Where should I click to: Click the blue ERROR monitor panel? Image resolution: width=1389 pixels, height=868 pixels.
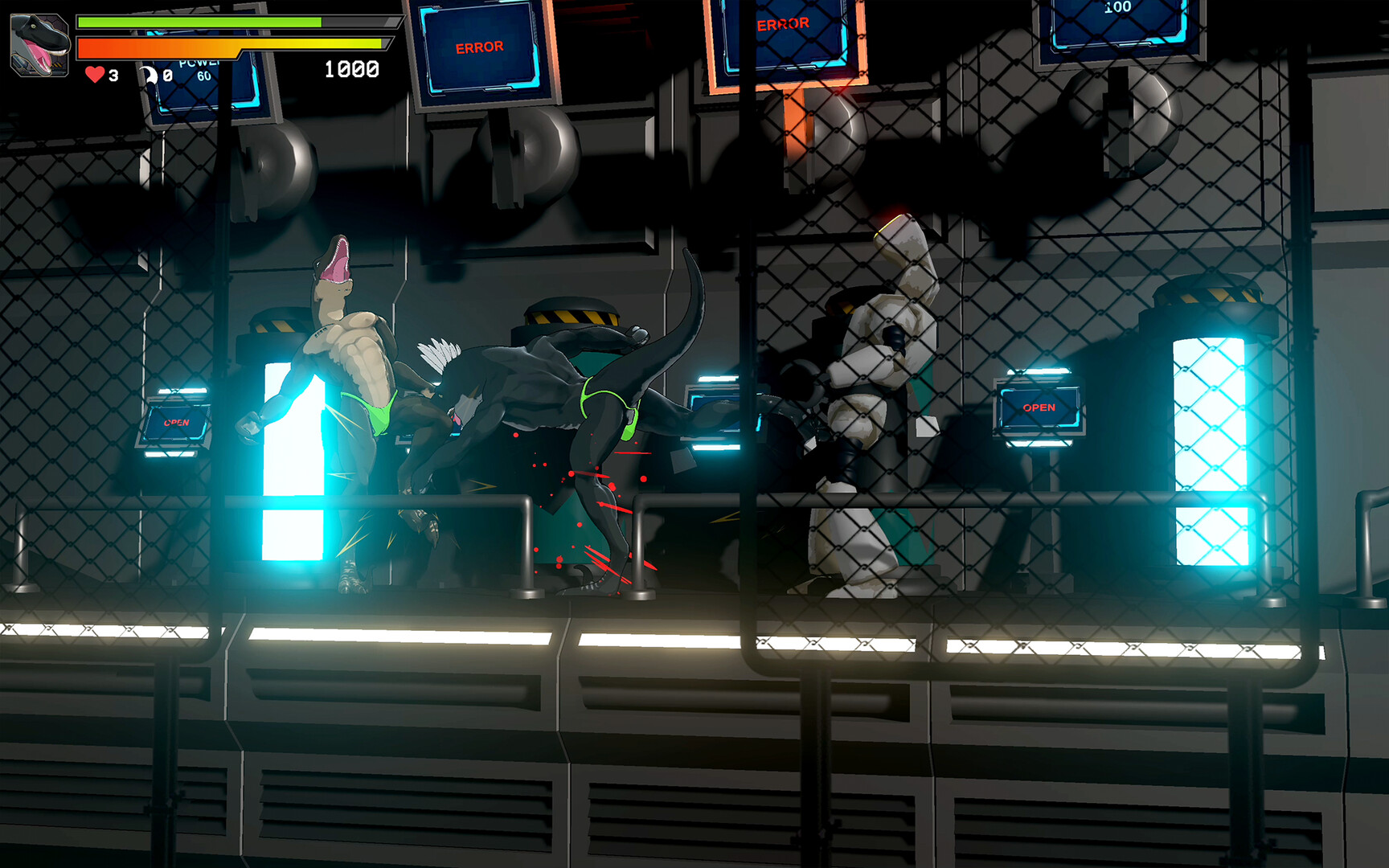480,48
